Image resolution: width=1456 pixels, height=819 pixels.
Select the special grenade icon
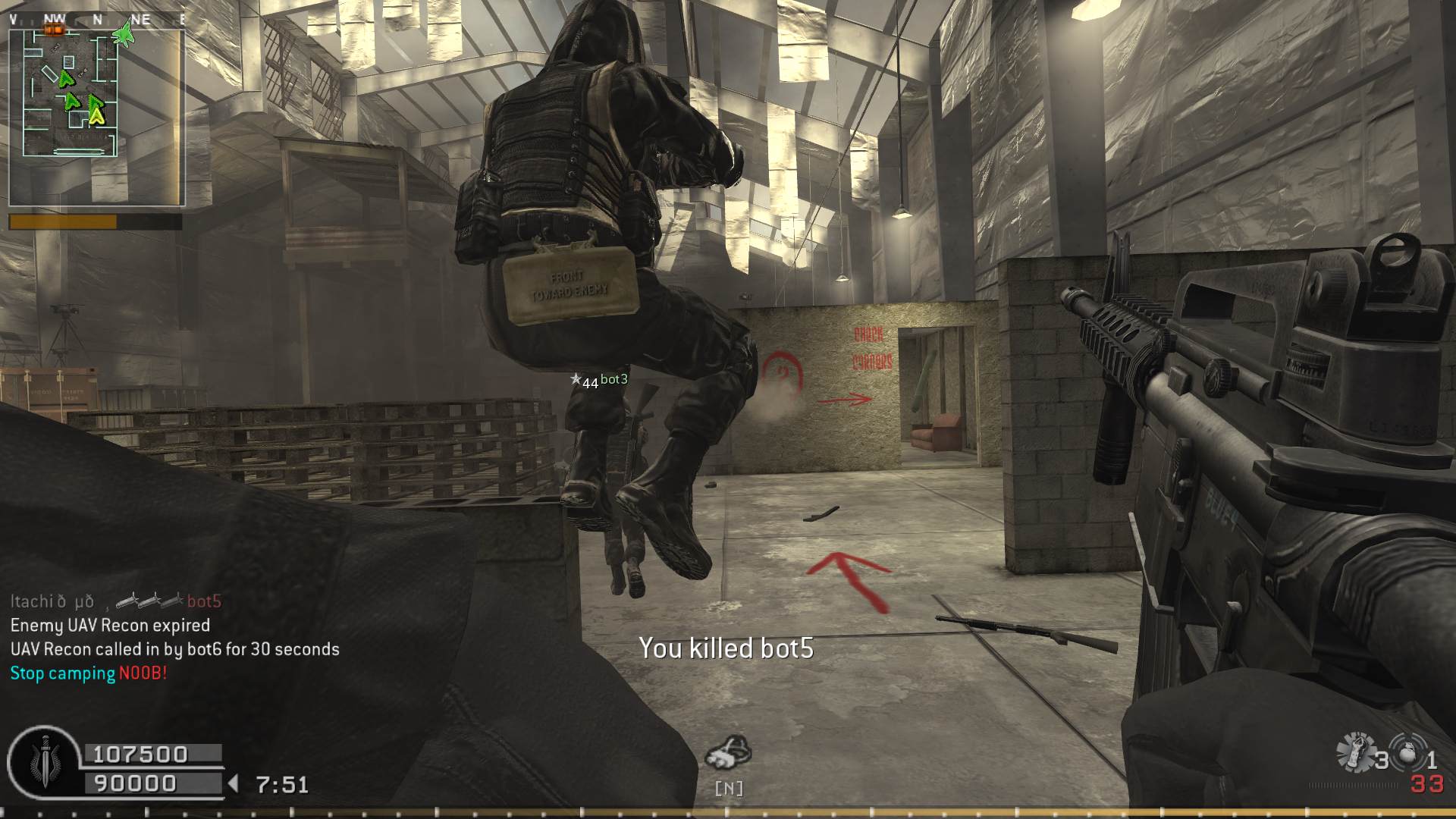(1355, 752)
